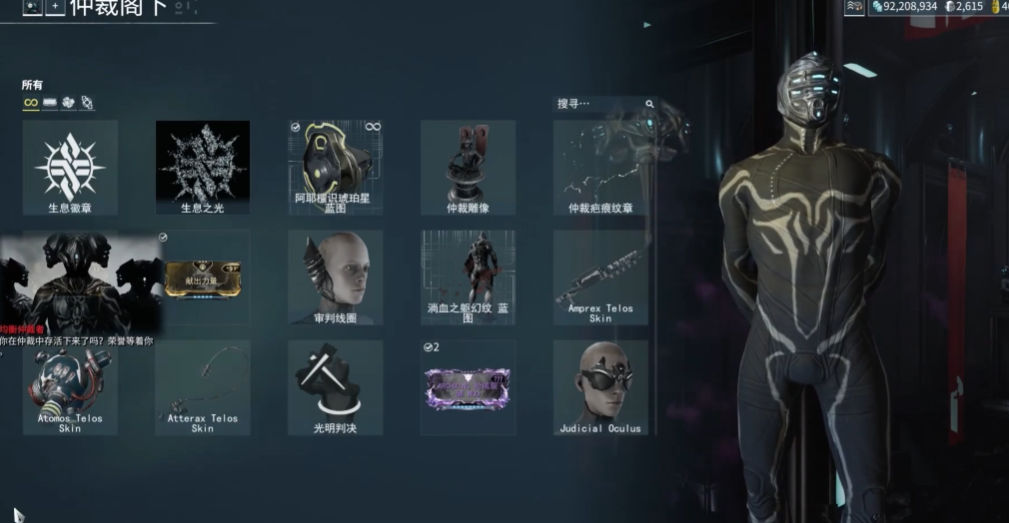Select the 生息徽章 emblem item
This screenshot has width=1009, height=523.
point(70,166)
